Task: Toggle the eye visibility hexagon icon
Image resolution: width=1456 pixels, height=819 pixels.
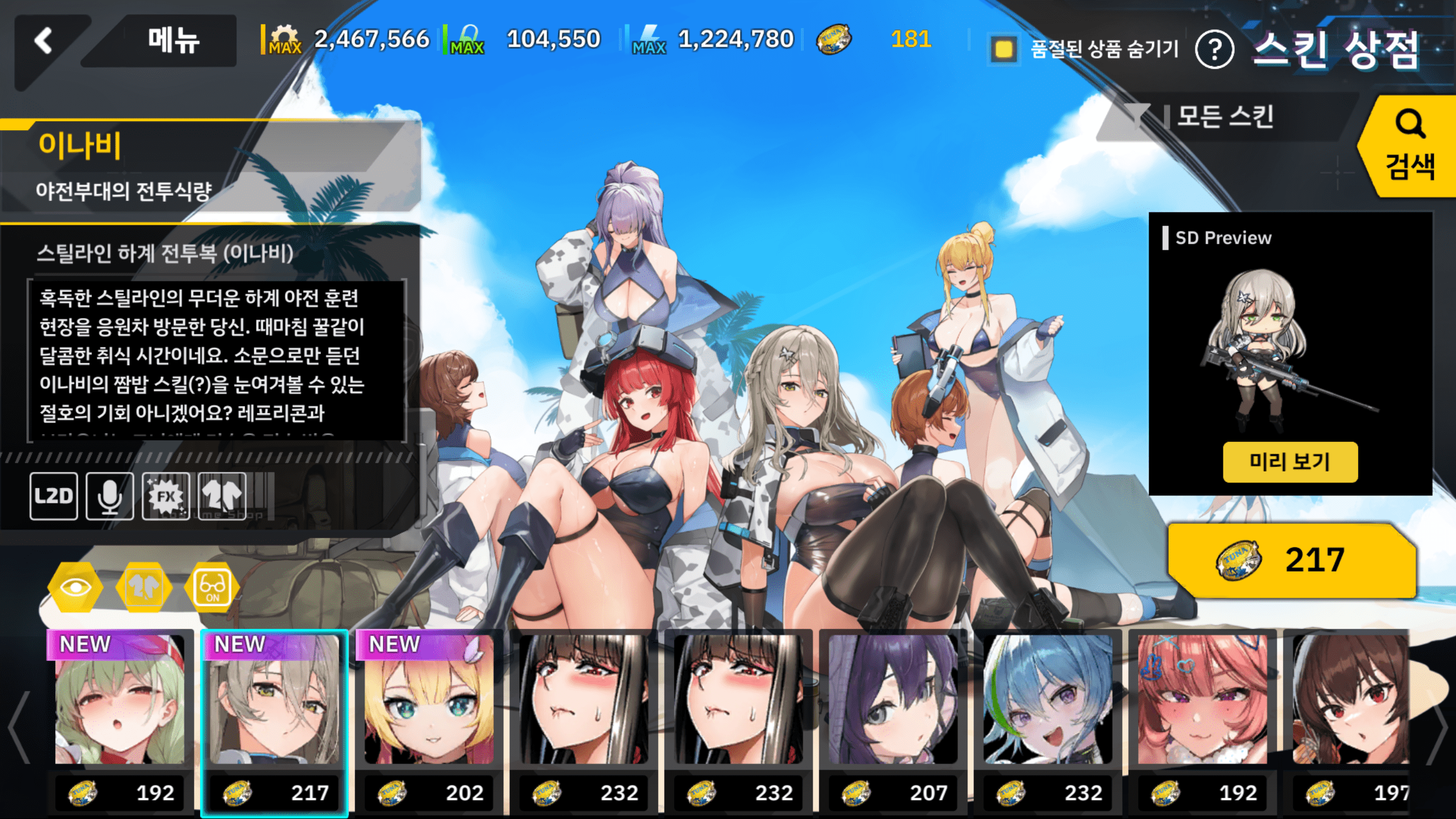Action: tap(75, 587)
